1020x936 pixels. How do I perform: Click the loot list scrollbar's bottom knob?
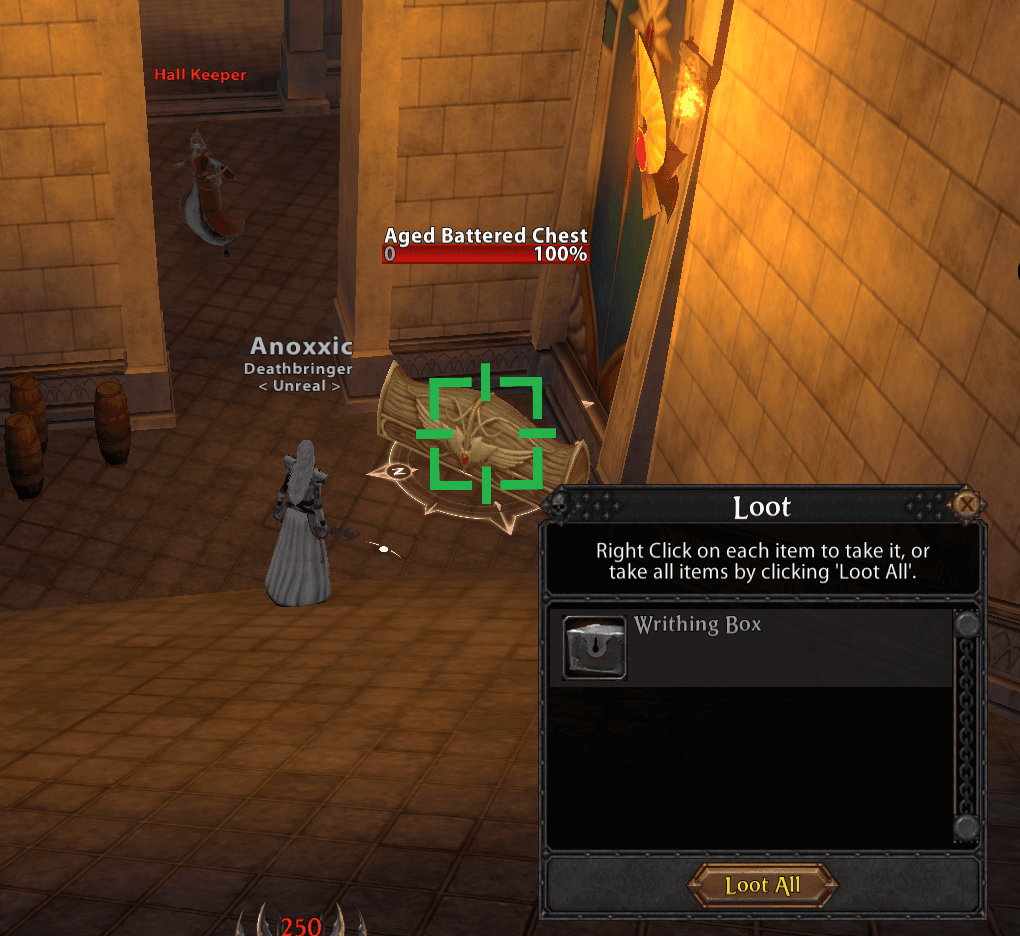pos(967,828)
